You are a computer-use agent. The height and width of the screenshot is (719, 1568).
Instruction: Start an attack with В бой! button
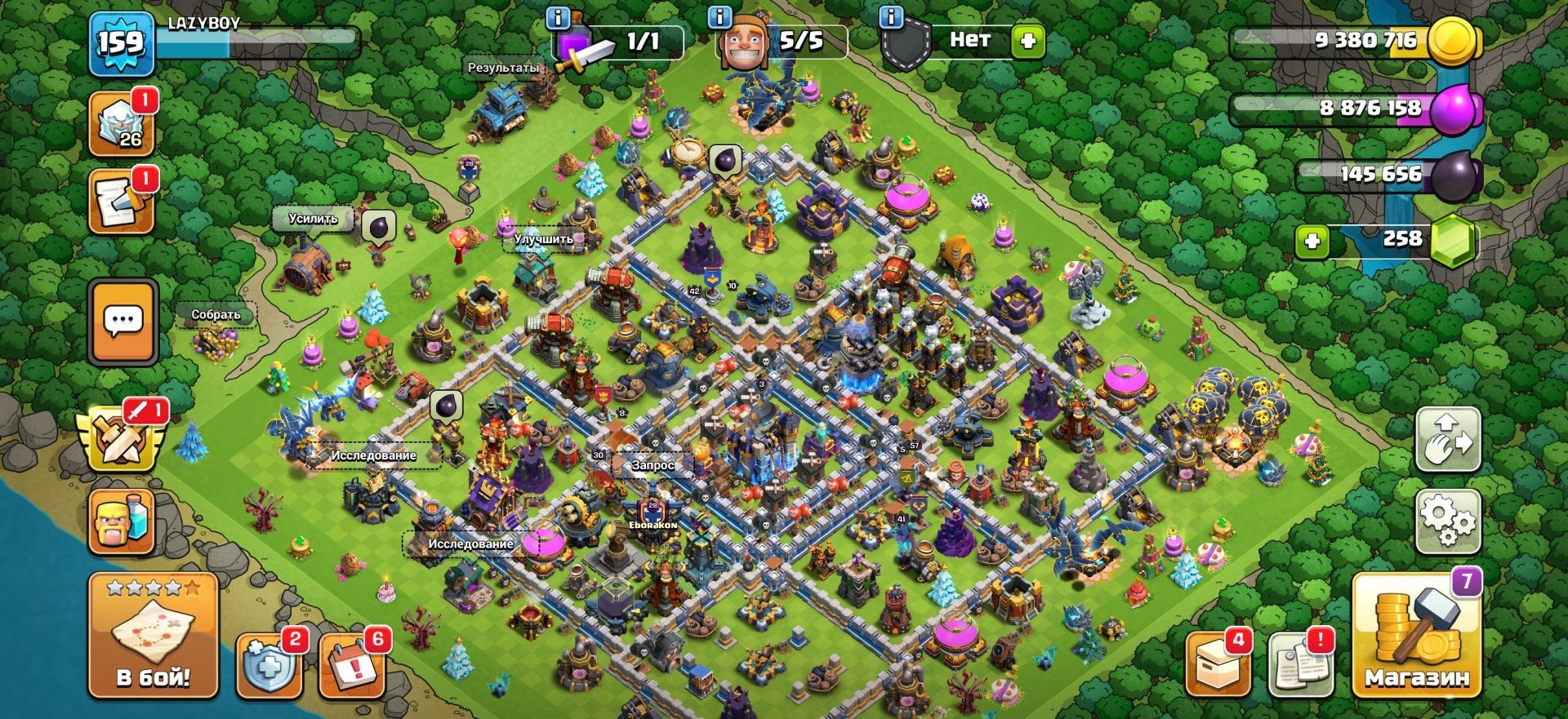pos(153,636)
